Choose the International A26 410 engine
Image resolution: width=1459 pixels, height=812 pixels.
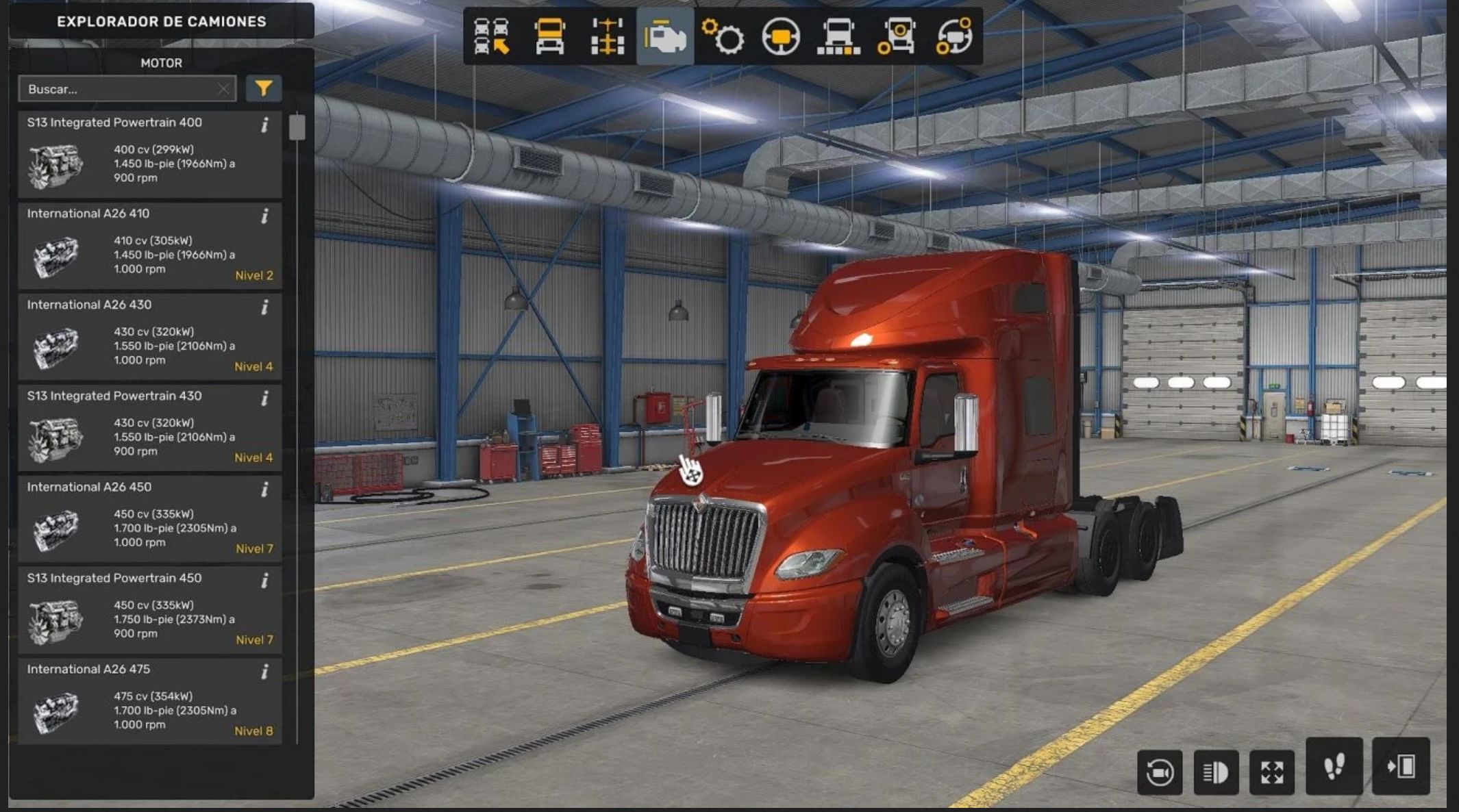149,246
